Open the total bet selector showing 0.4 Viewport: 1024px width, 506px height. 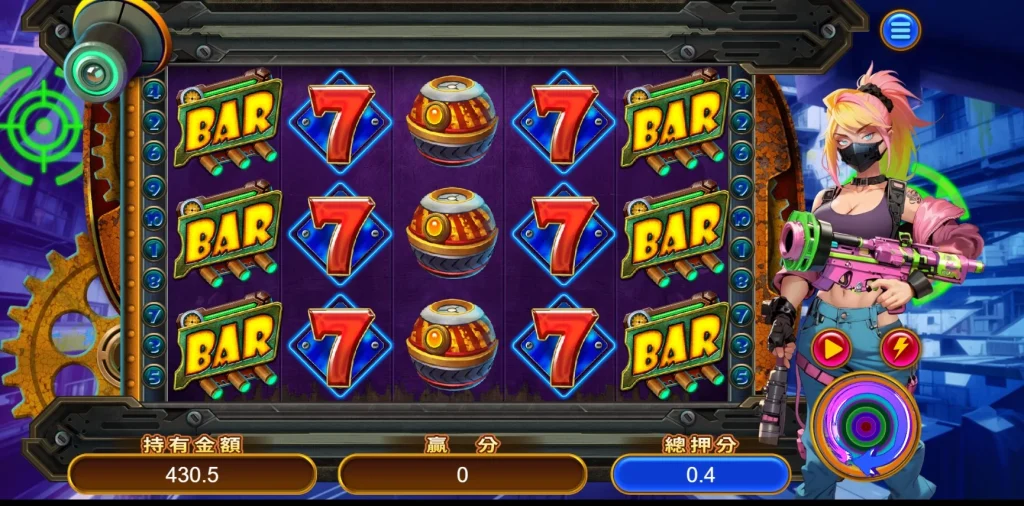point(700,475)
